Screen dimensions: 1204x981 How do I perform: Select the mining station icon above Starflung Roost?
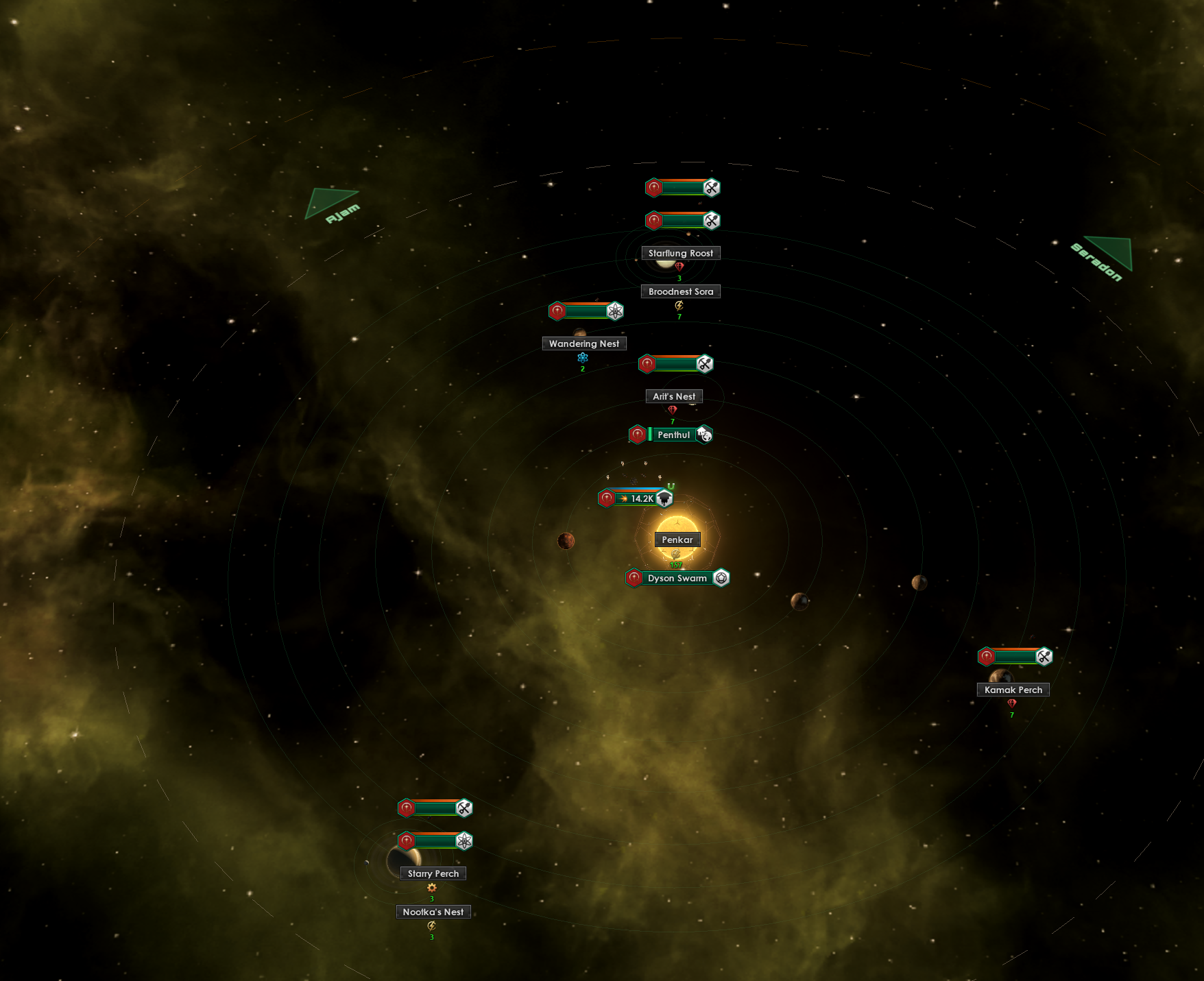tap(711, 221)
